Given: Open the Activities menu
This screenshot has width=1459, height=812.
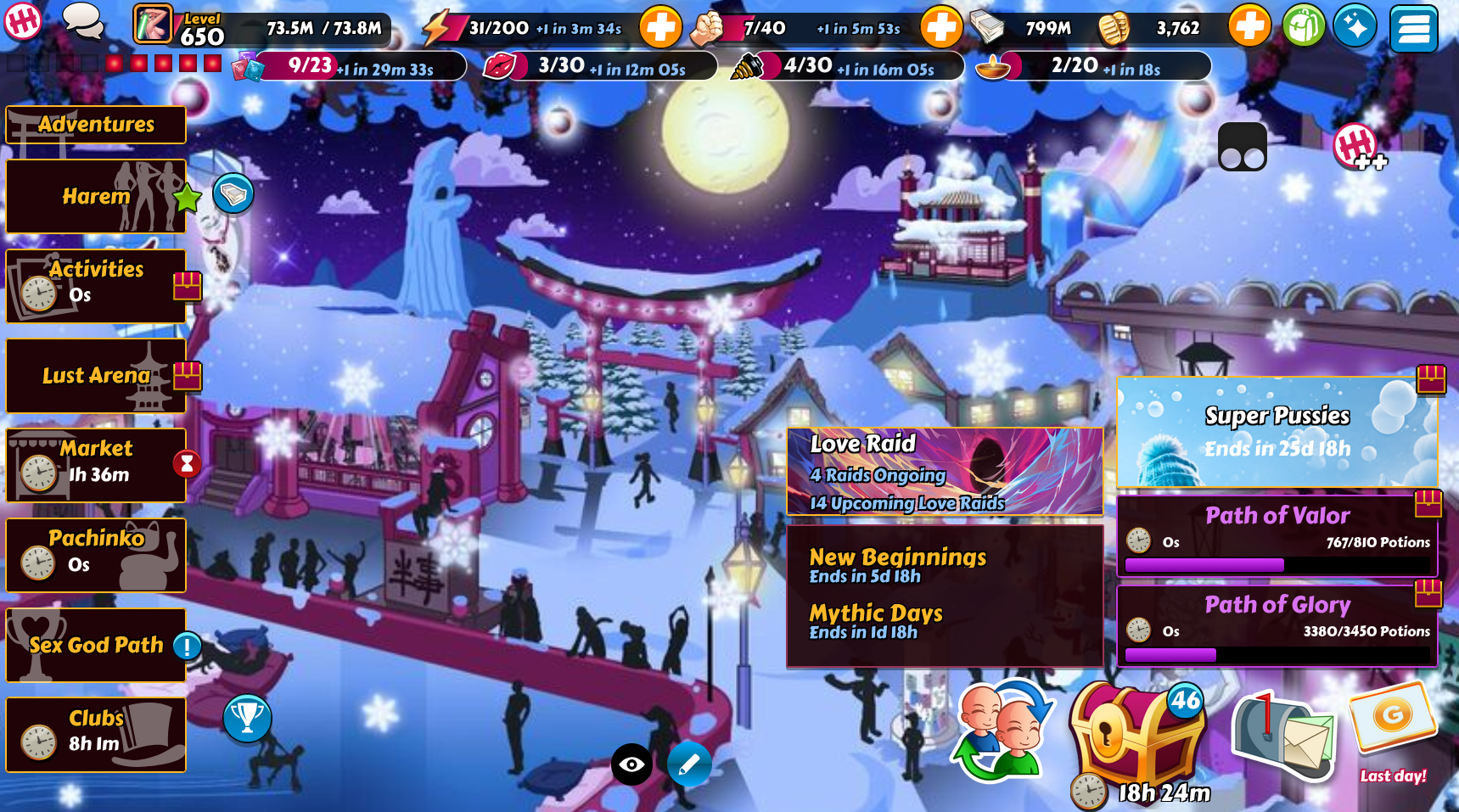Looking at the screenshot, I should tap(96, 285).
